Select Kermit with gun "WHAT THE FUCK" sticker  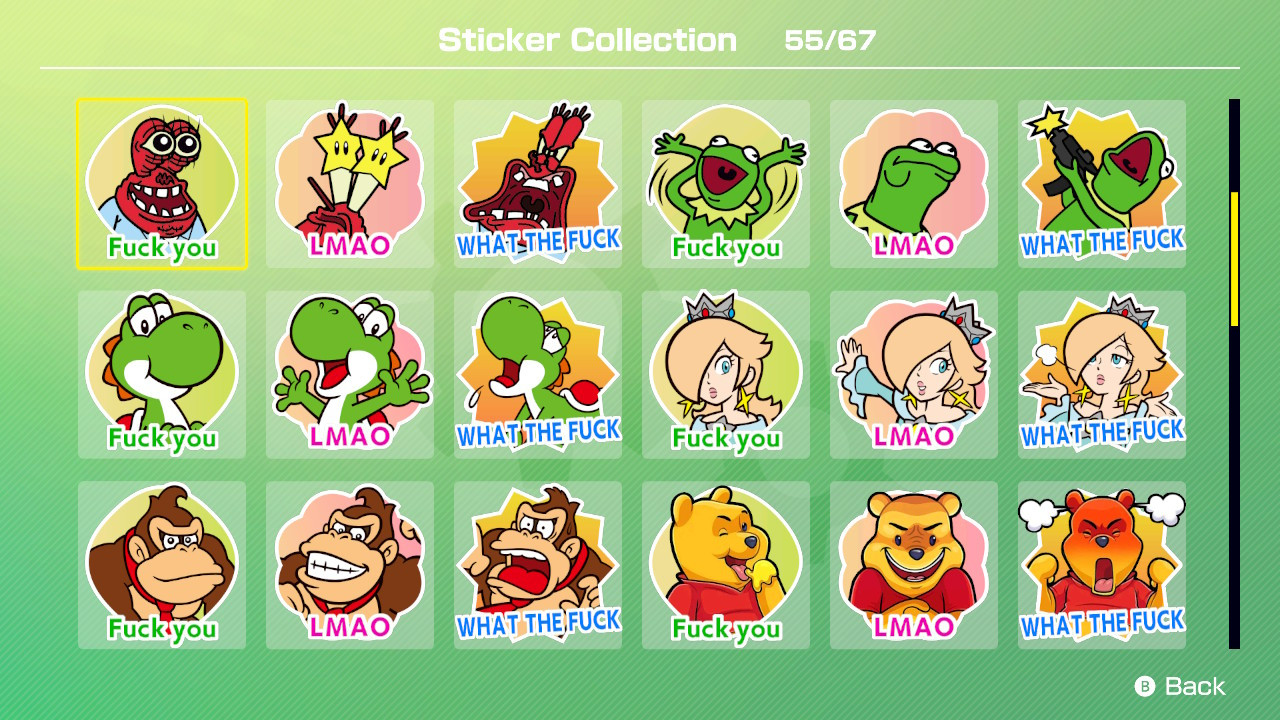[x=1101, y=183]
